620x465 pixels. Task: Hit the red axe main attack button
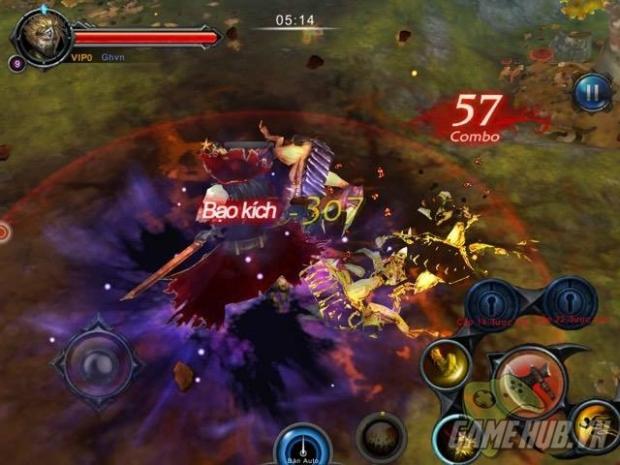point(528,381)
